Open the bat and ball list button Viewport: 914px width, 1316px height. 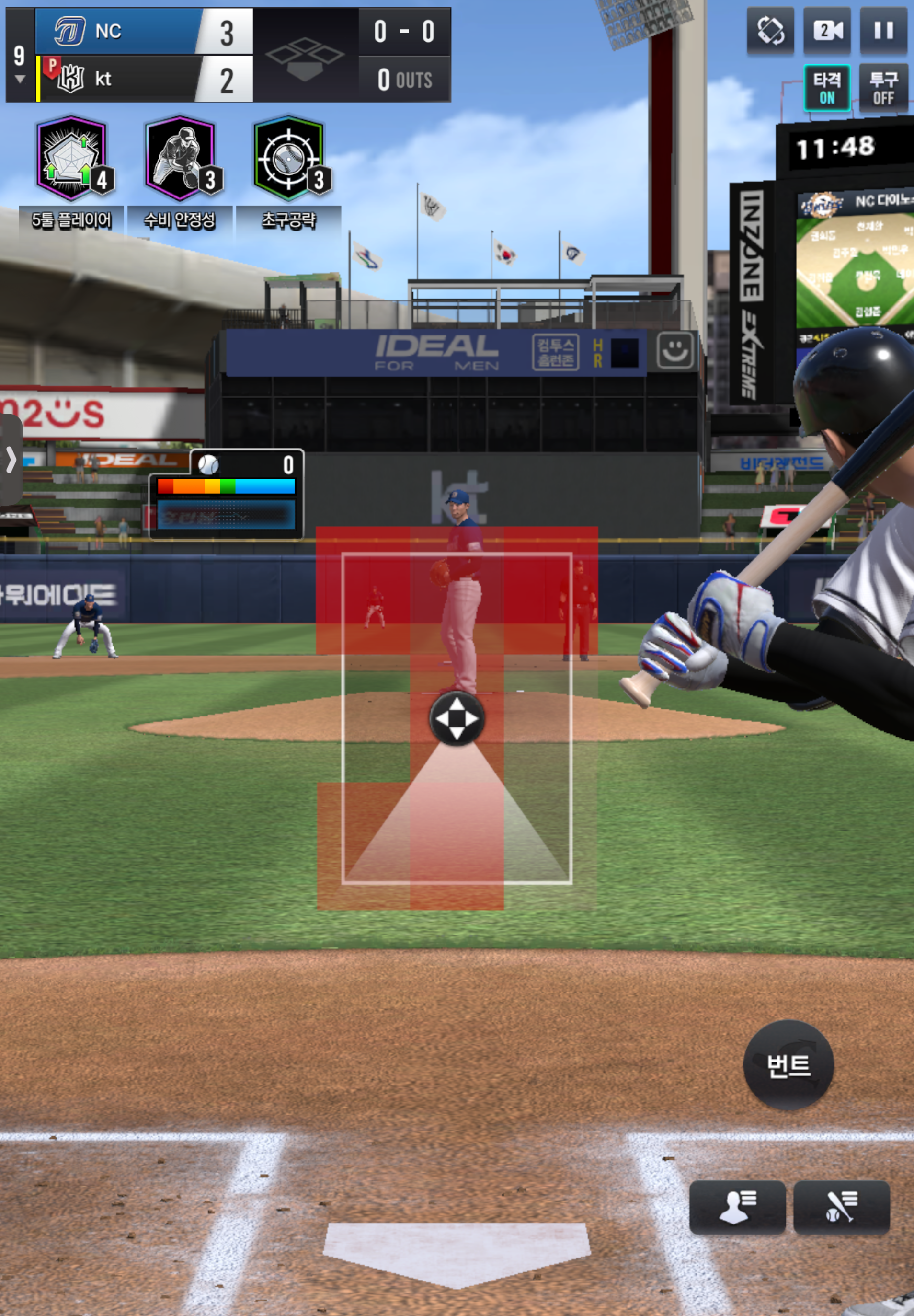[841, 1207]
